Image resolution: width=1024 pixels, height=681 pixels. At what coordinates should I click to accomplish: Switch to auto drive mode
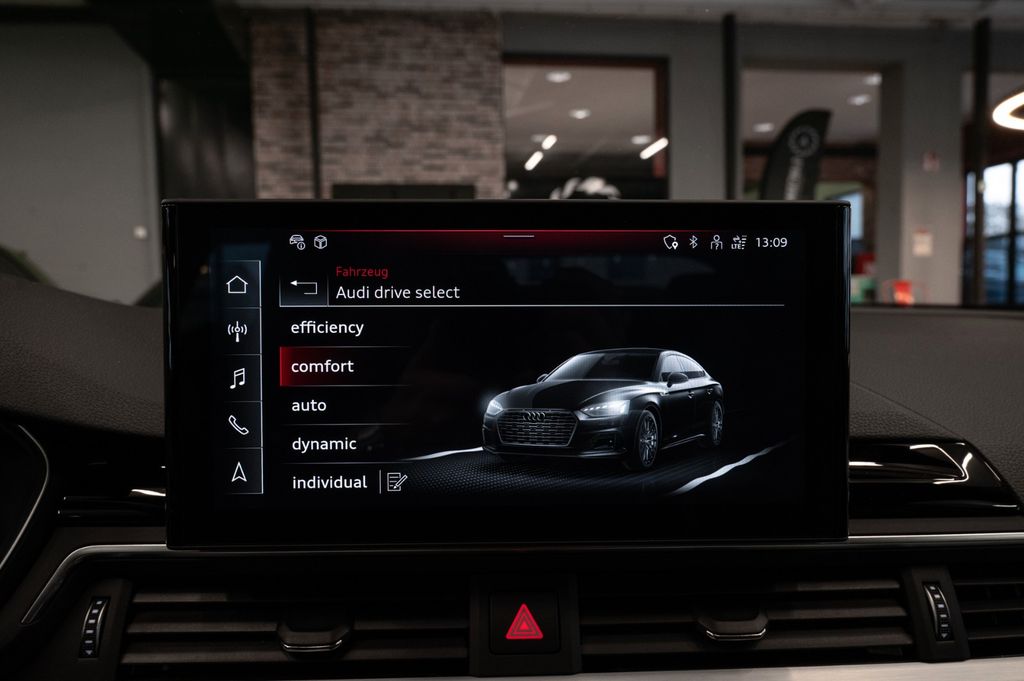[309, 405]
